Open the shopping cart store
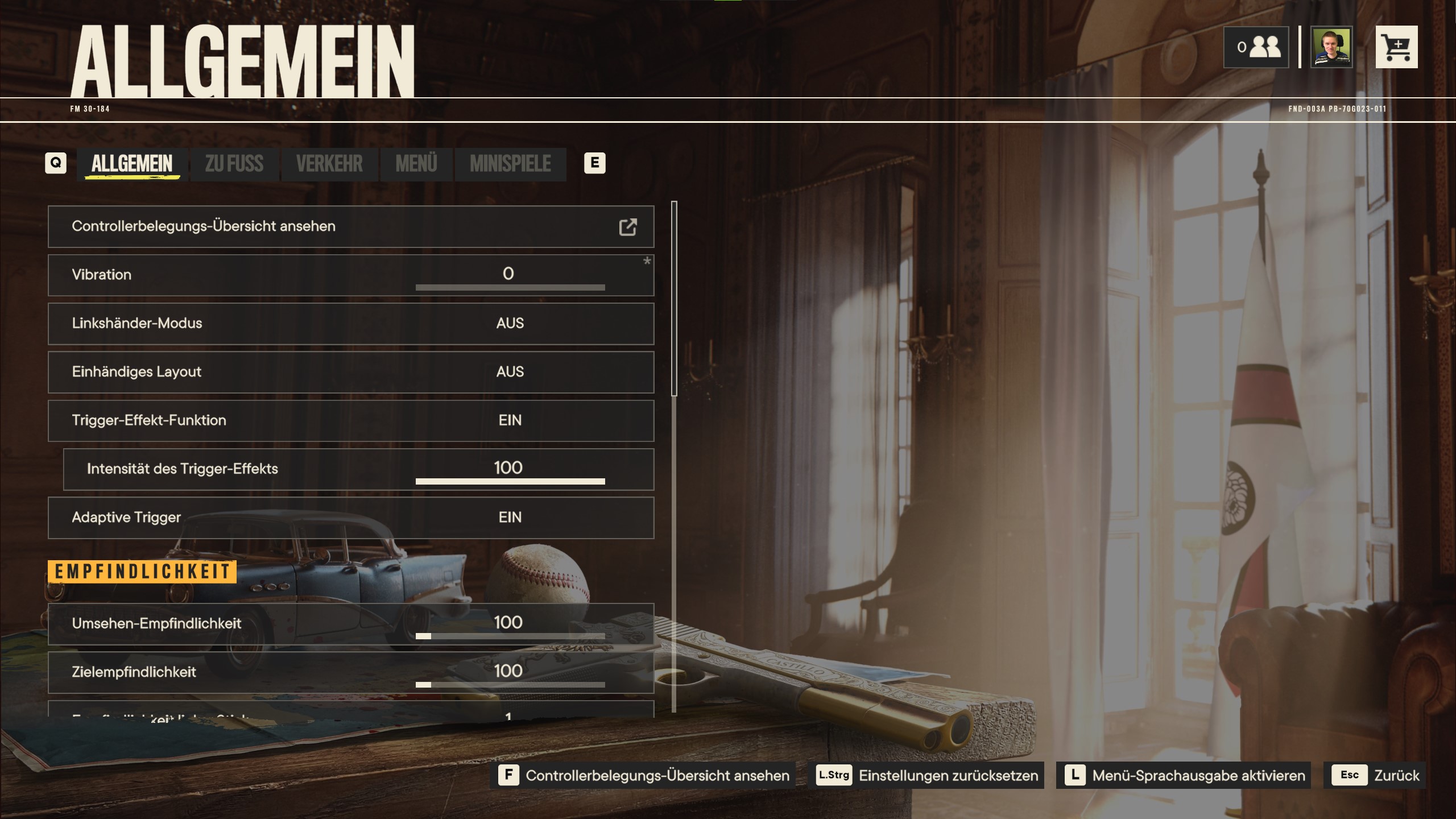The width and height of the screenshot is (1456, 819). 1396,47
